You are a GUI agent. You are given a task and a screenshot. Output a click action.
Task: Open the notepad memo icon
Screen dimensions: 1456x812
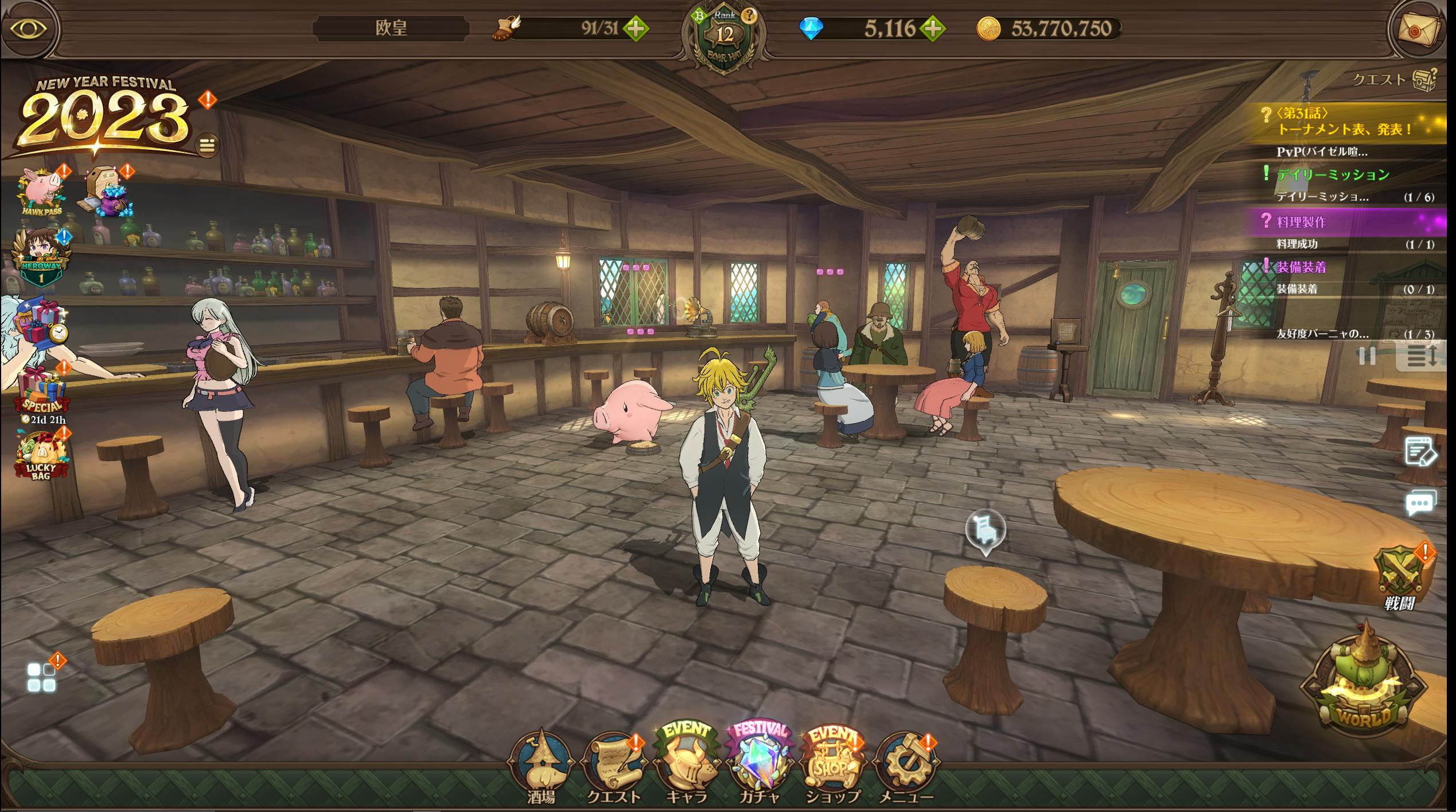(1420, 453)
